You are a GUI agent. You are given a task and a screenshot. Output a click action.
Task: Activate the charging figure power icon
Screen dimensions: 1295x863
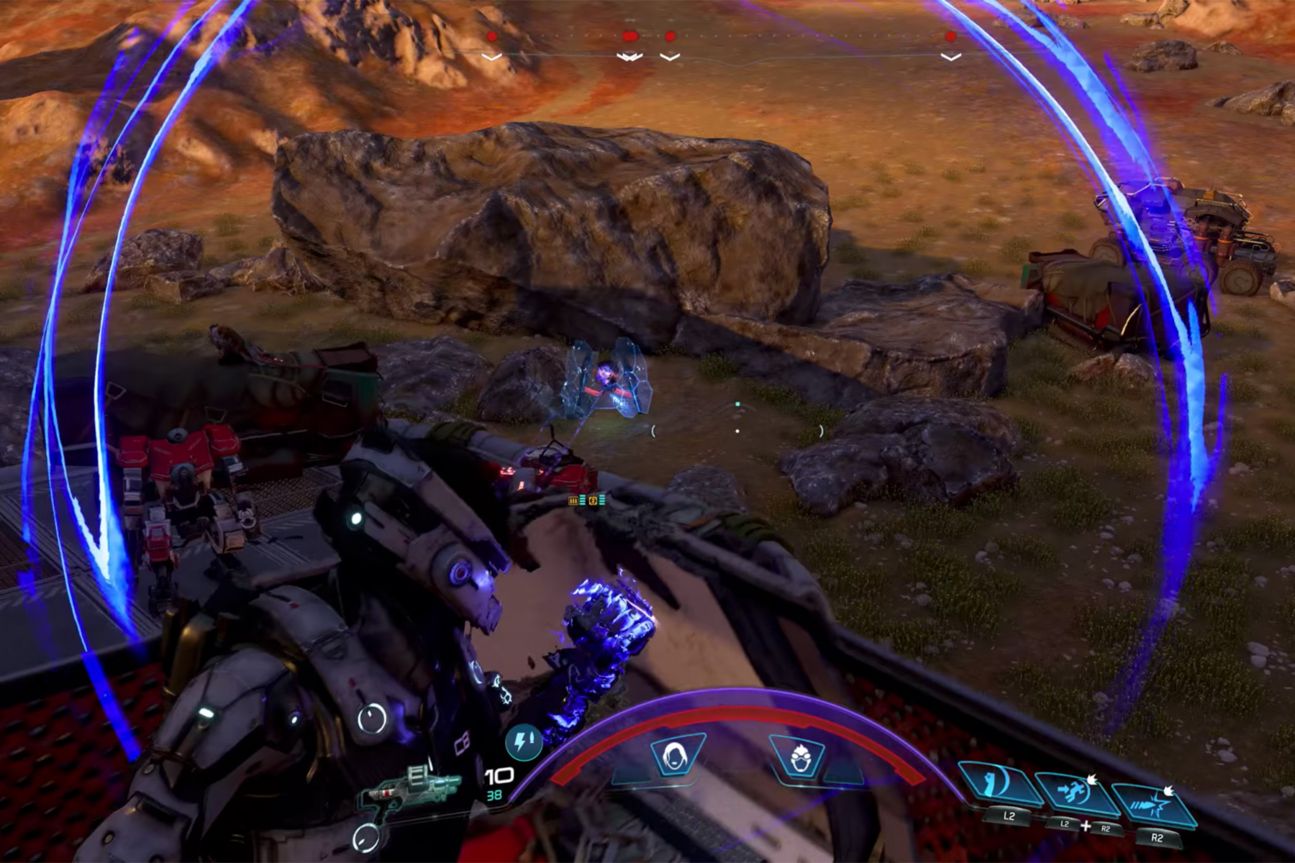1076,794
